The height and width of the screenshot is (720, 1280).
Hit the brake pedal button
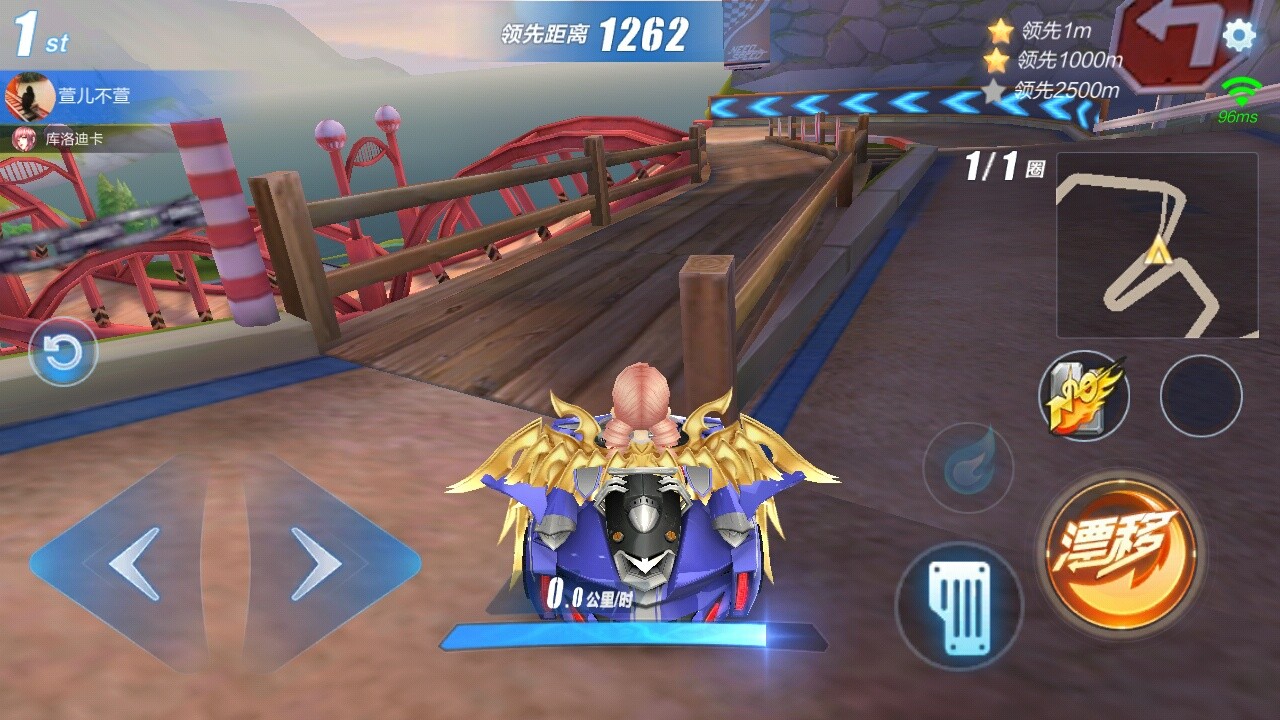[x=958, y=606]
